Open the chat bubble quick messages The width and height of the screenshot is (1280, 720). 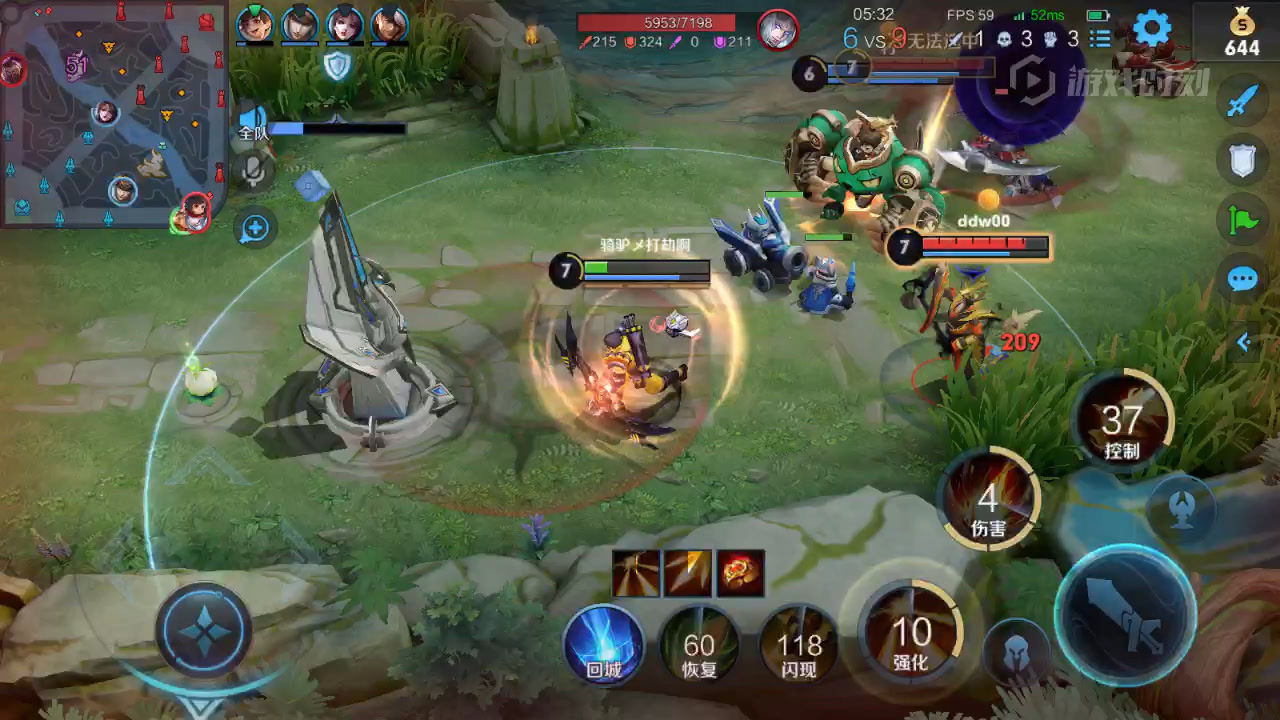1242,279
